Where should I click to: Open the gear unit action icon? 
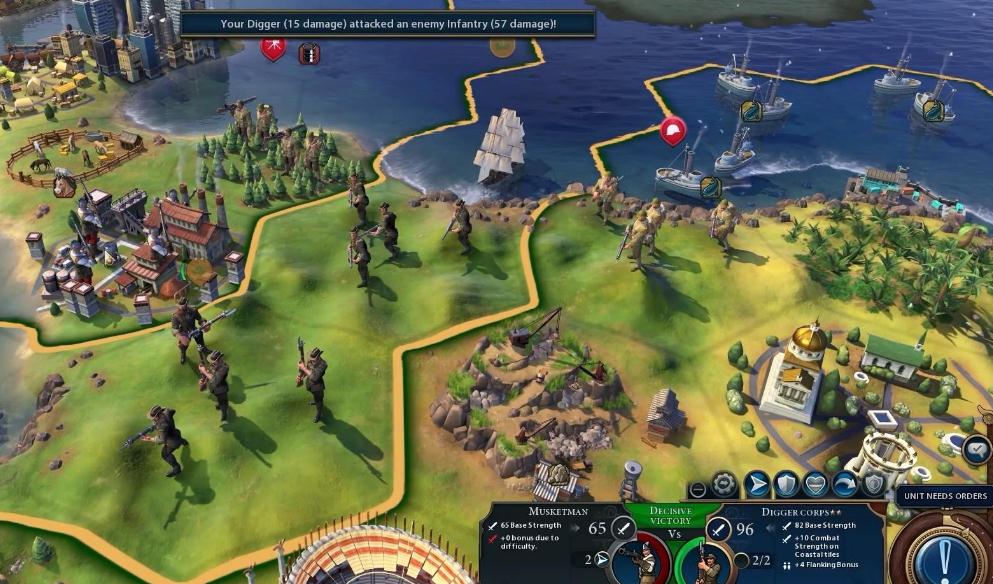click(724, 485)
